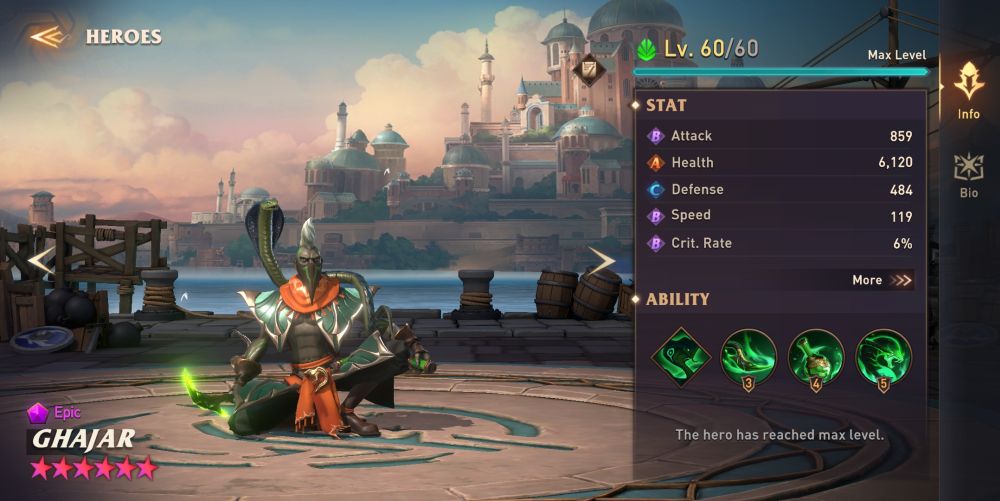Switch to the Info tab
1000x501 pixels.
(968, 89)
